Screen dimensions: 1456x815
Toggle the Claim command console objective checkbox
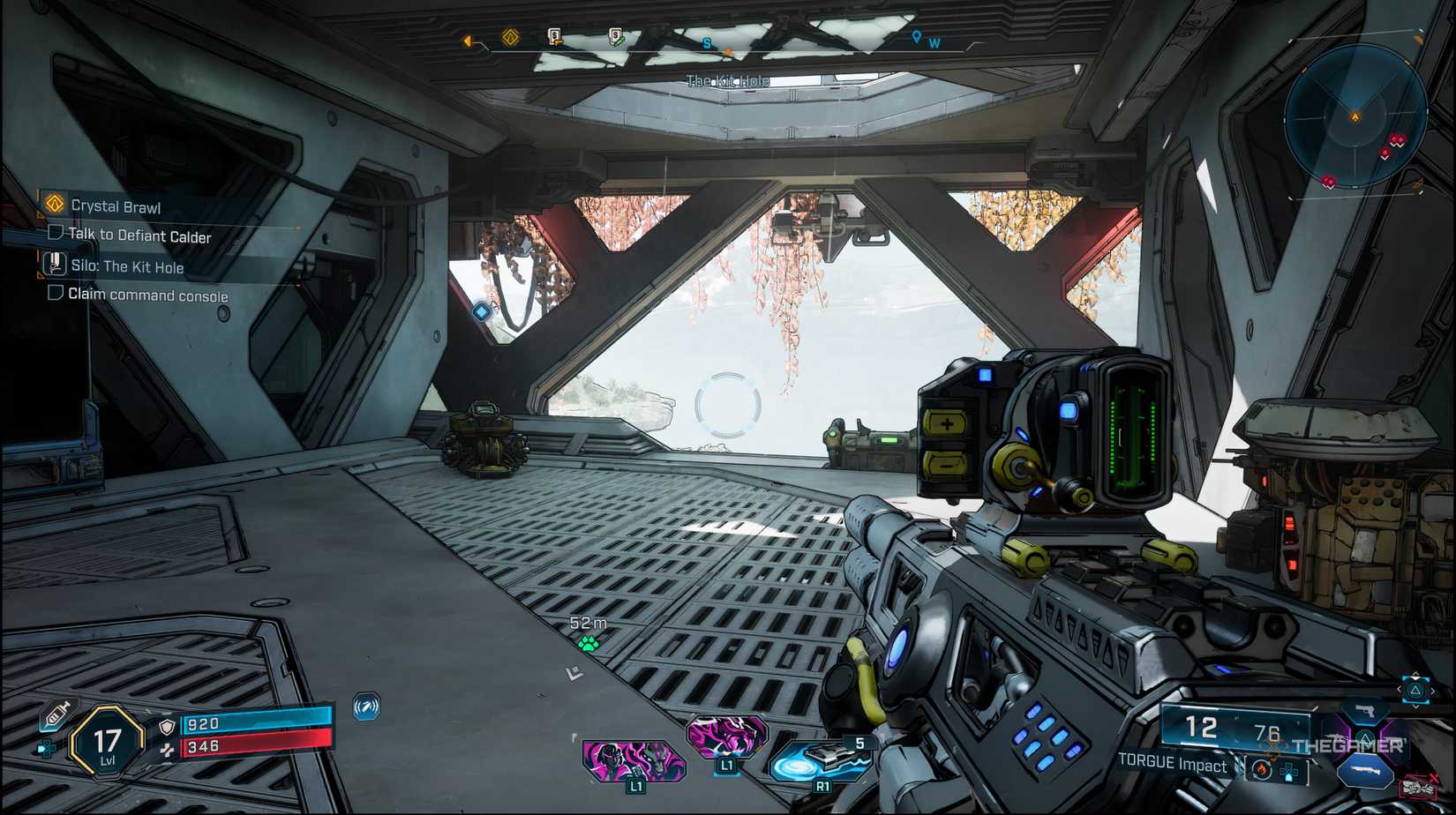coord(54,295)
